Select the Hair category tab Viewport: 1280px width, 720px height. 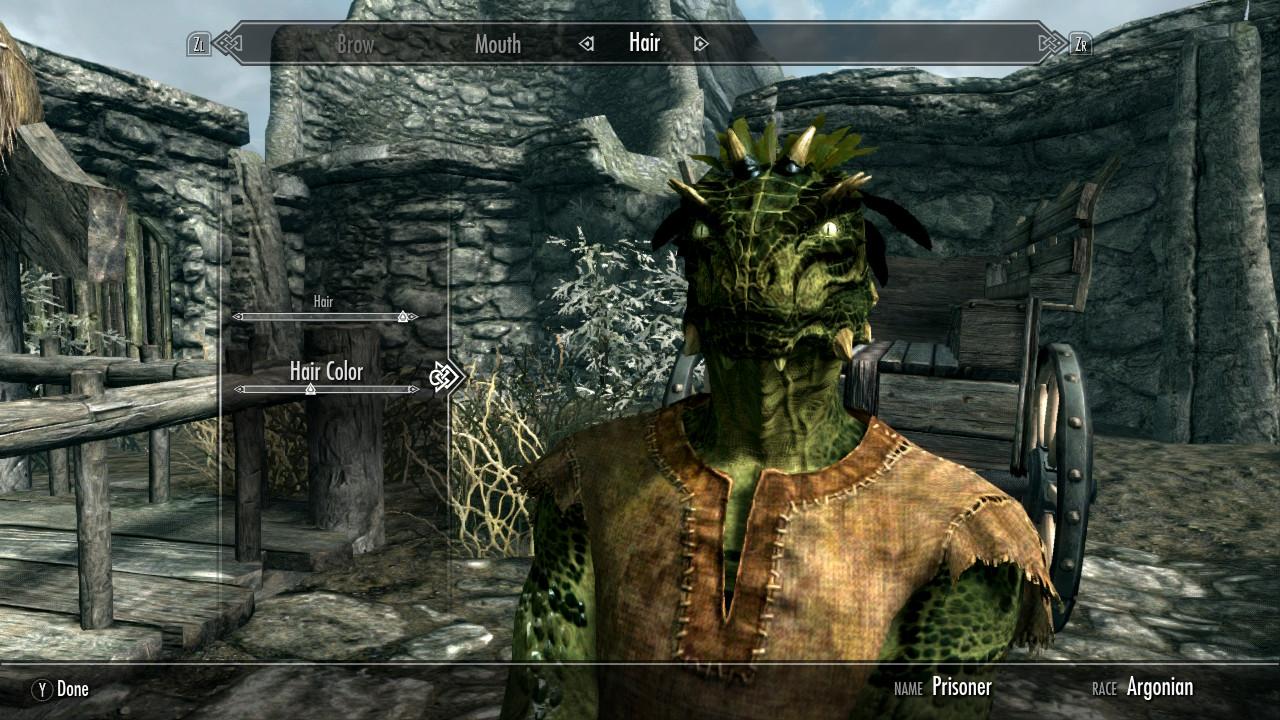[644, 44]
